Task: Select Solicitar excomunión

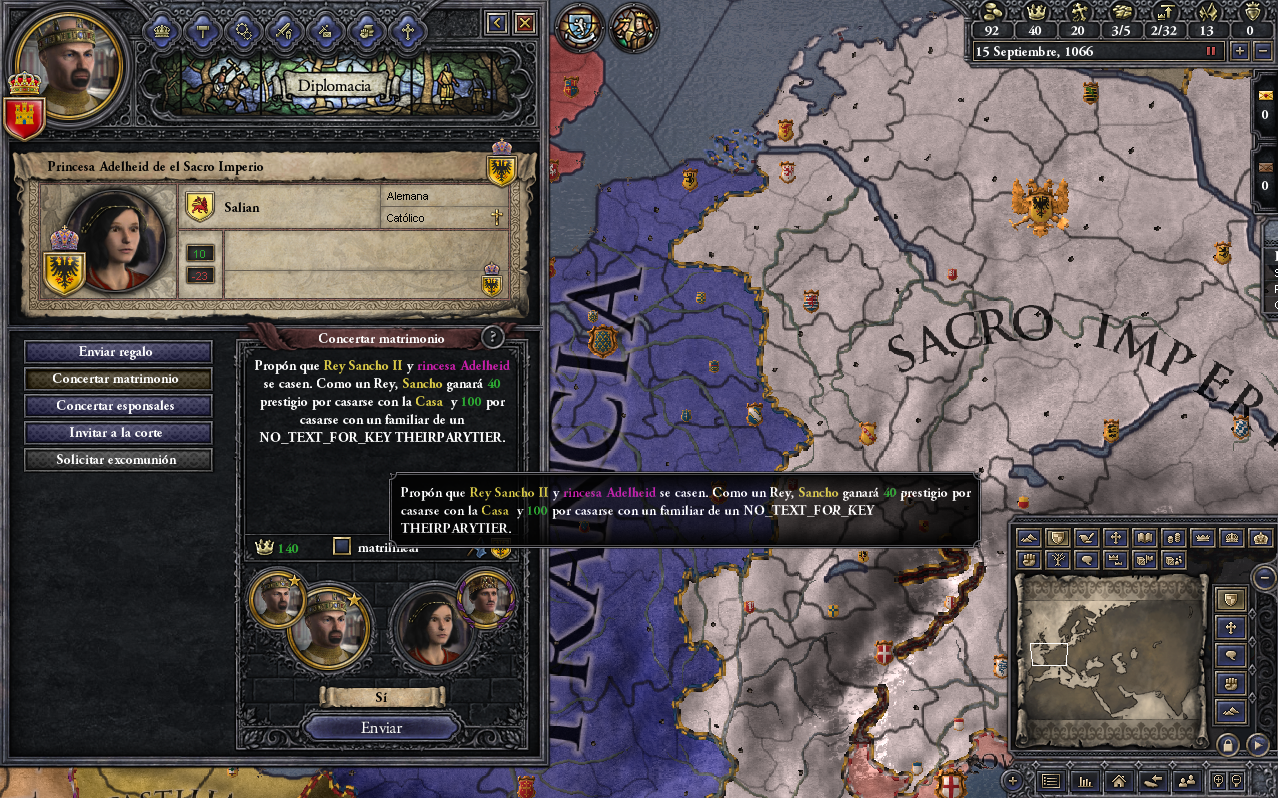Action: click(x=118, y=460)
